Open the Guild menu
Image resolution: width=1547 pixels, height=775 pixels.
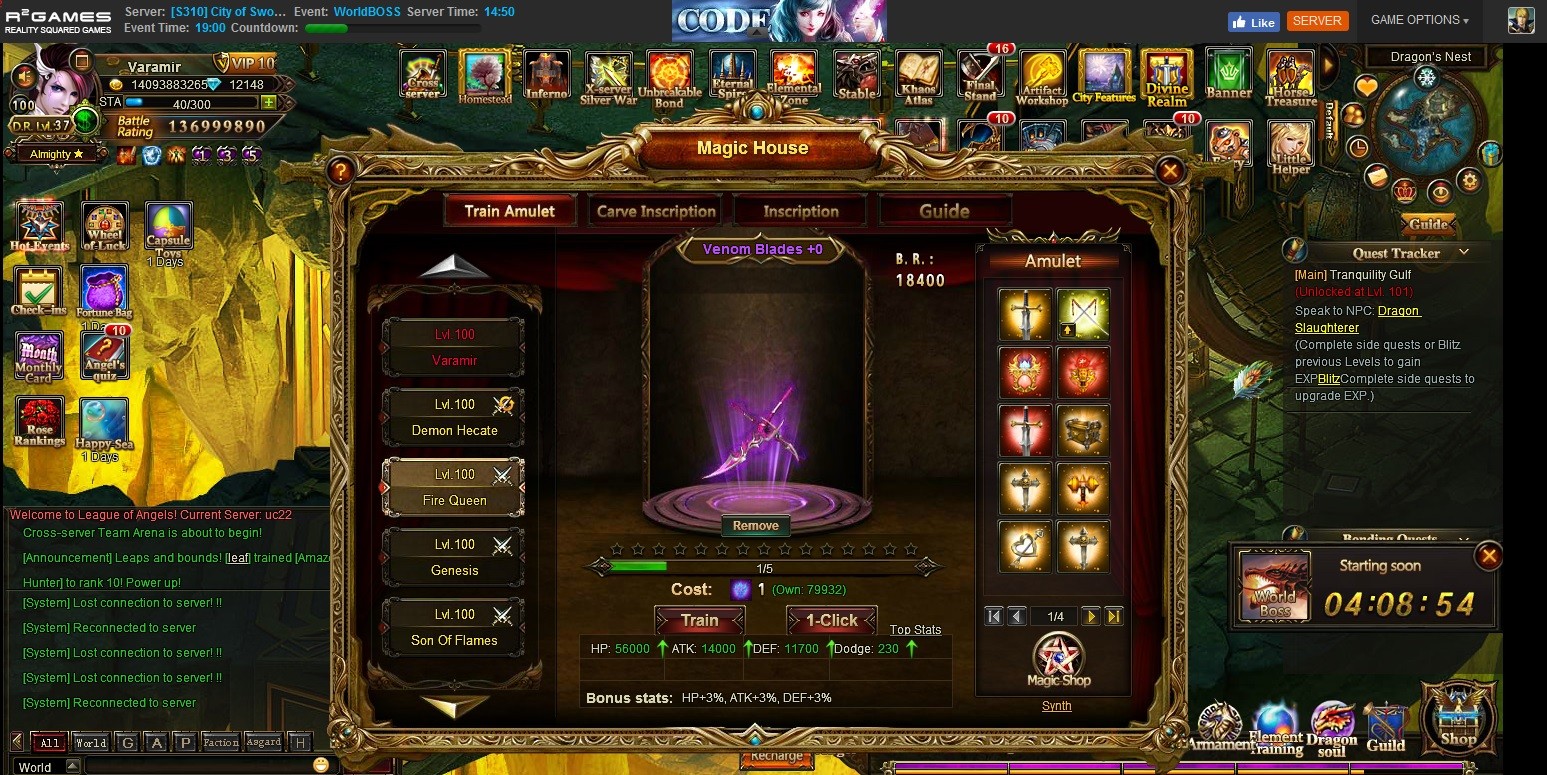tap(1386, 727)
